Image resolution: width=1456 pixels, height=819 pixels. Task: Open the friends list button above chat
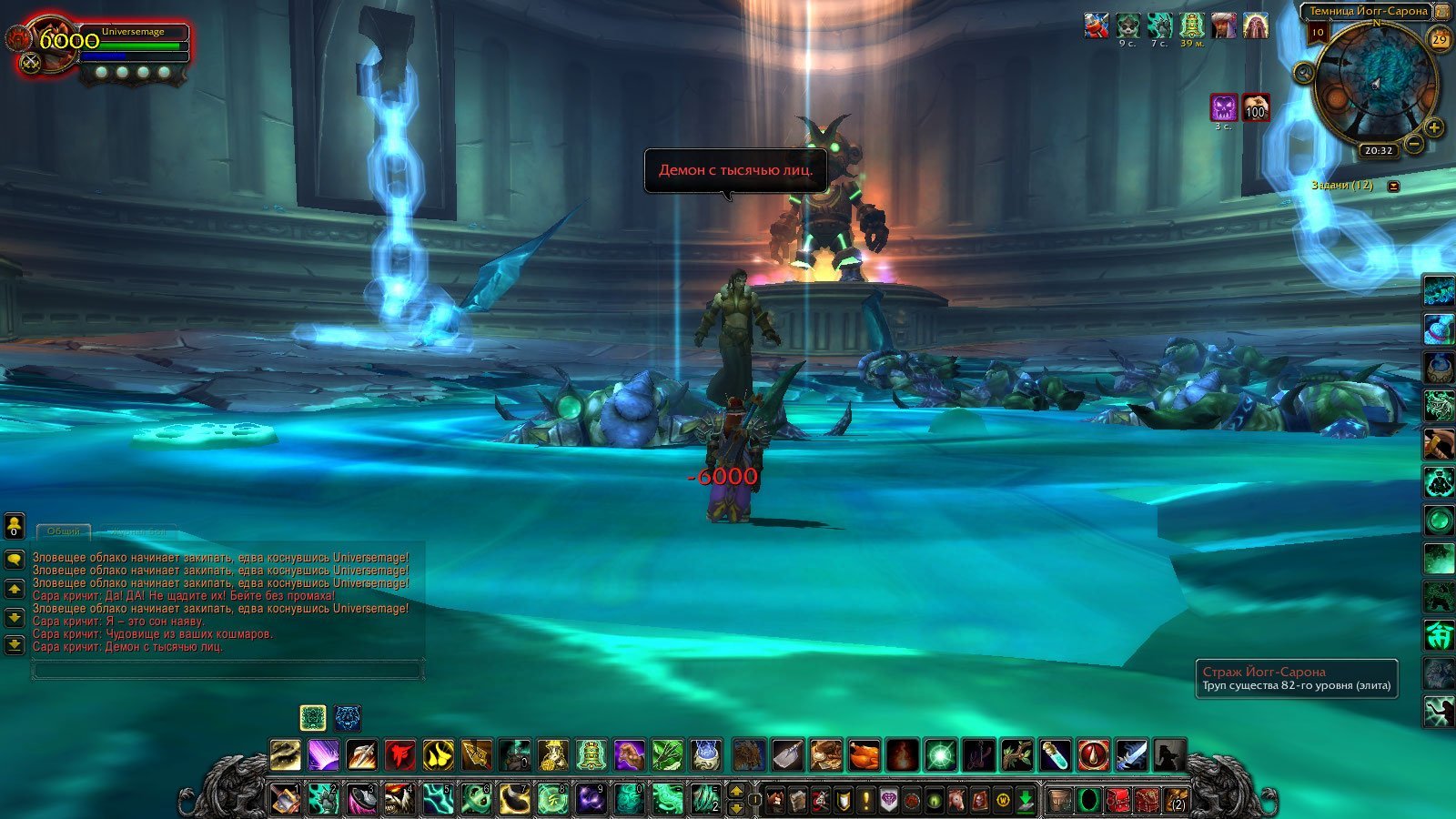pyautogui.click(x=15, y=526)
